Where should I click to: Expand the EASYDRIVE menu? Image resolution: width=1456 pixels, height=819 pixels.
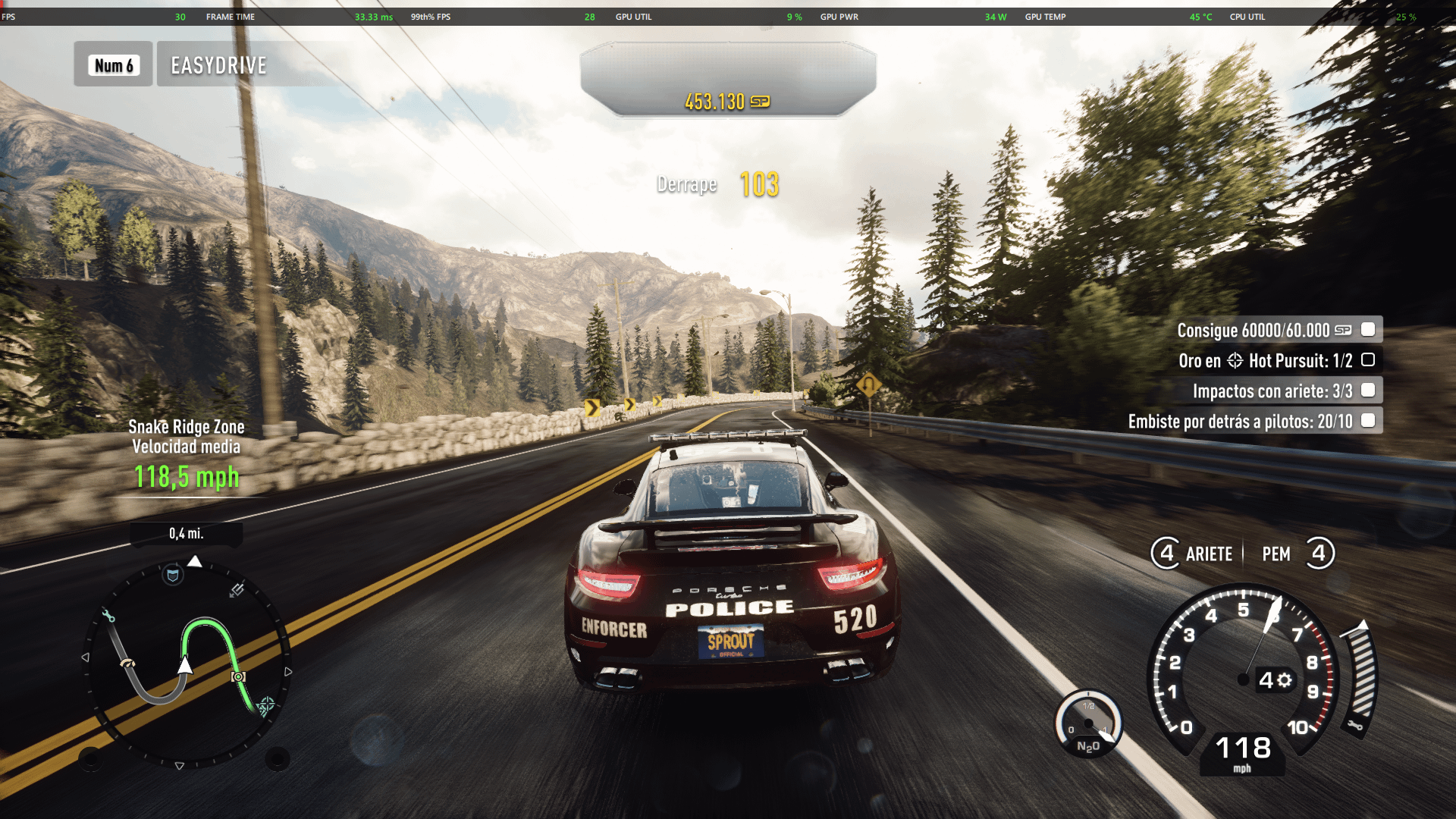point(217,65)
